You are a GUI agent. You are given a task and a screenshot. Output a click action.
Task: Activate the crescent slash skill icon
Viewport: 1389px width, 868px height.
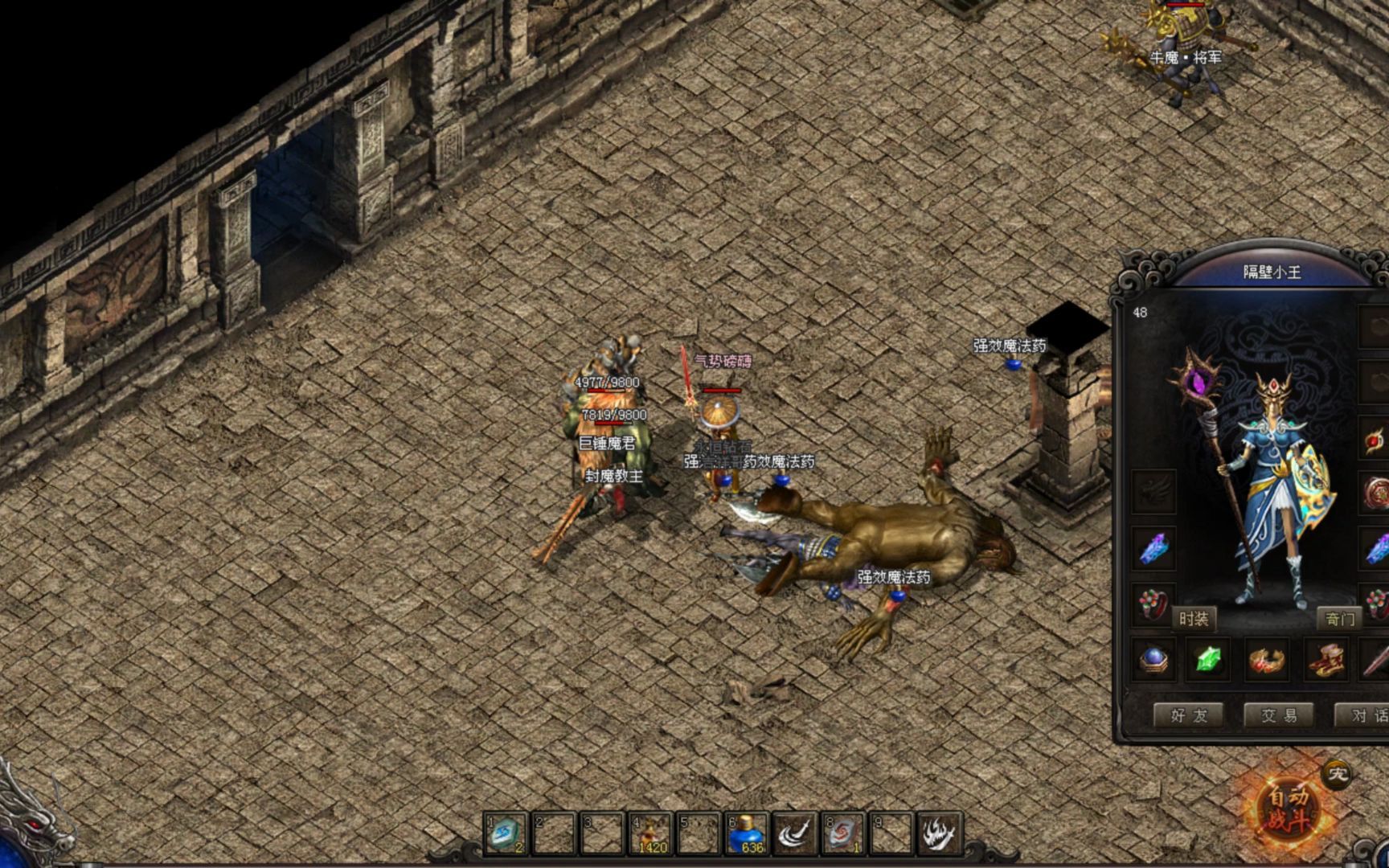coord(795,833)
